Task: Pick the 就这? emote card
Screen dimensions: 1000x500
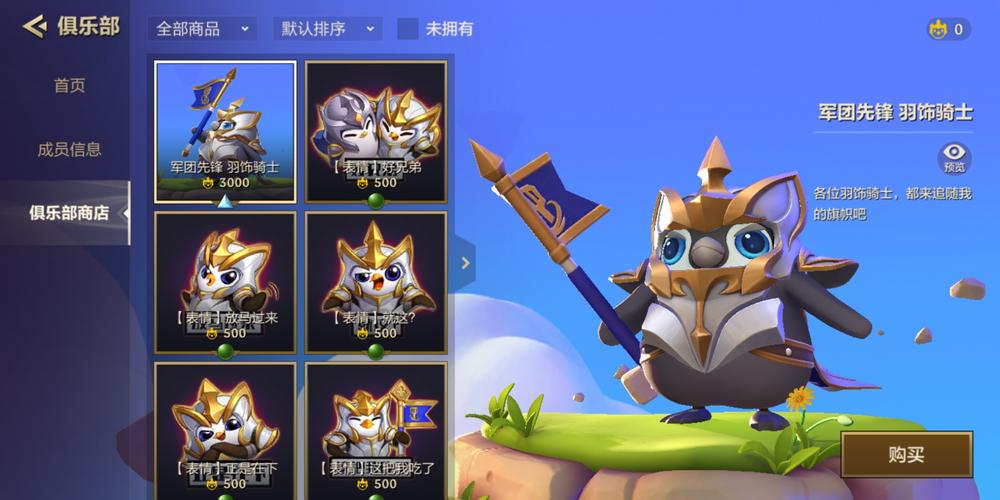Action: coord(376,282)
